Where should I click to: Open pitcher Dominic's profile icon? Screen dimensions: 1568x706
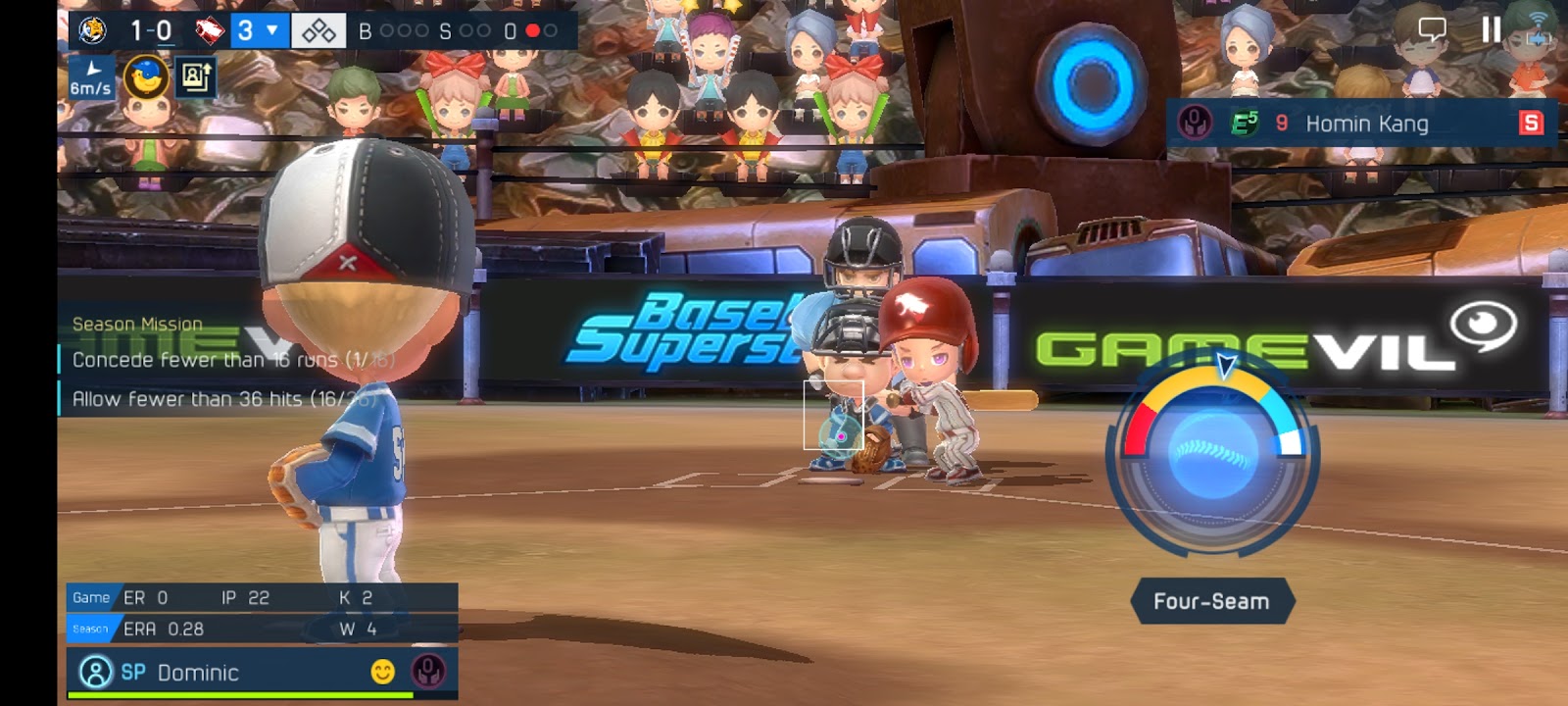[x=95, y=672]
